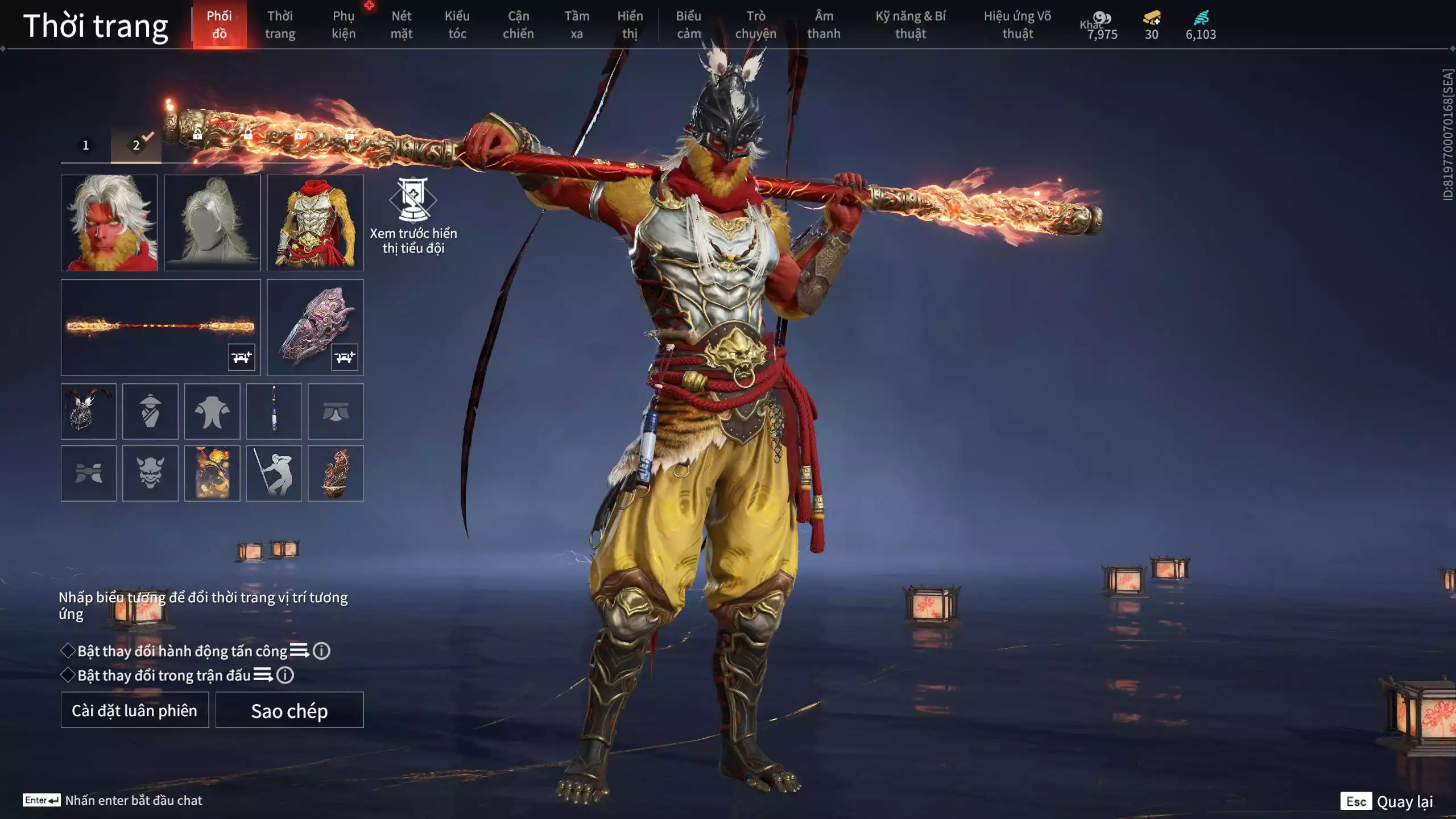Click the Sao chép button

click(x=289, y=710)
